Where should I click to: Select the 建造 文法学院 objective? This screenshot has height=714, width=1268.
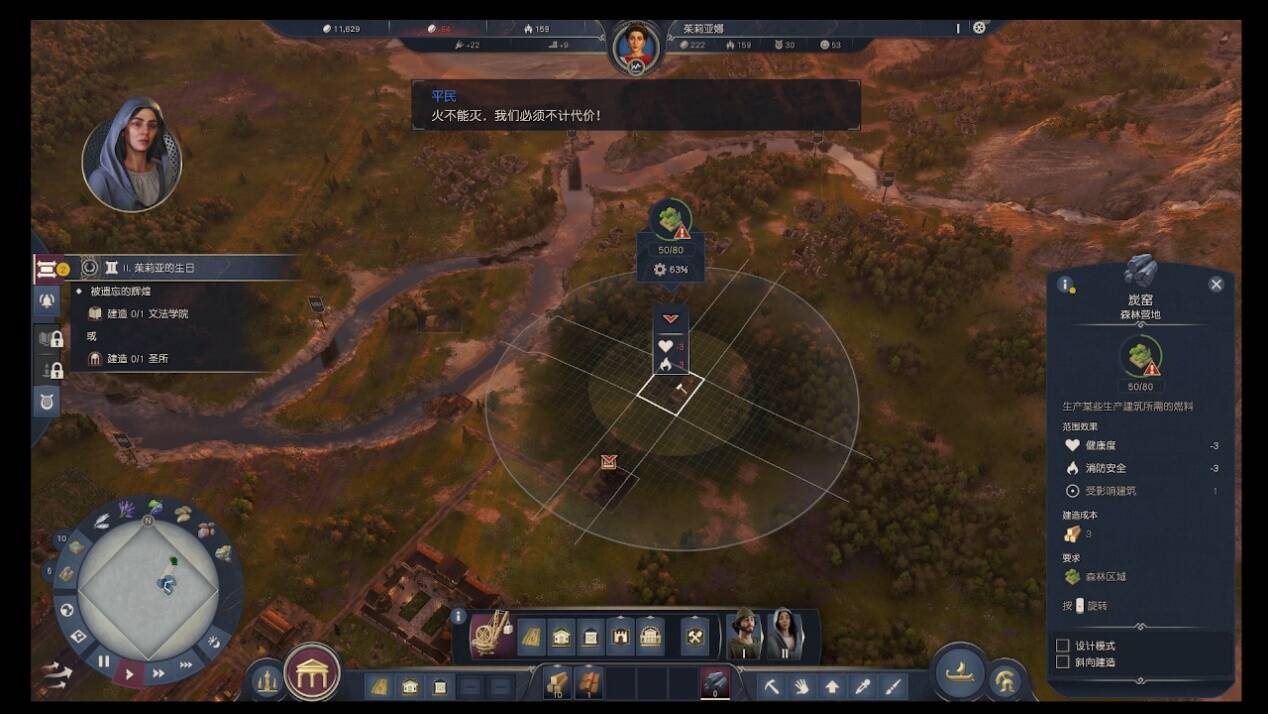147,313
